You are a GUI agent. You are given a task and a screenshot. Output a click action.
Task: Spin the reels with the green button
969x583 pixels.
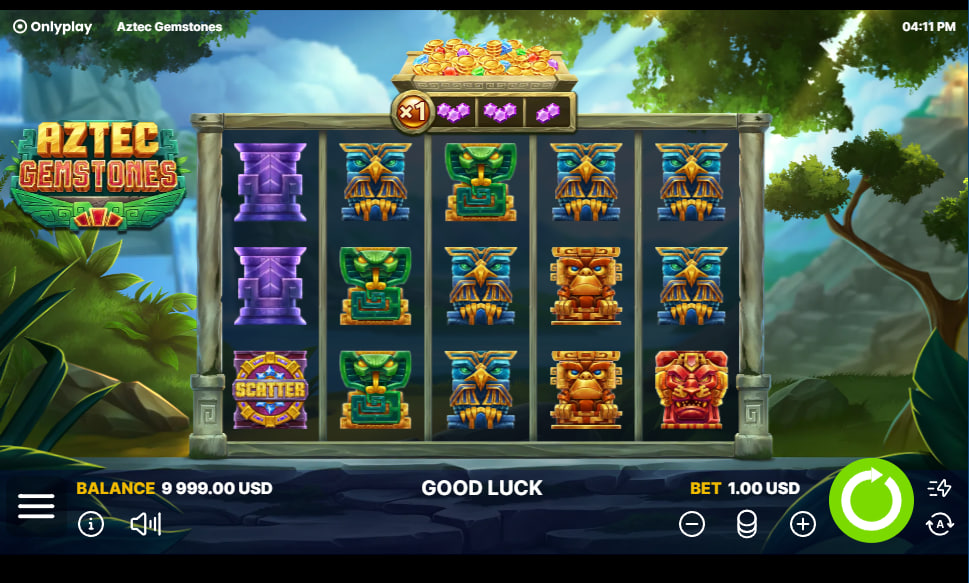871,501
